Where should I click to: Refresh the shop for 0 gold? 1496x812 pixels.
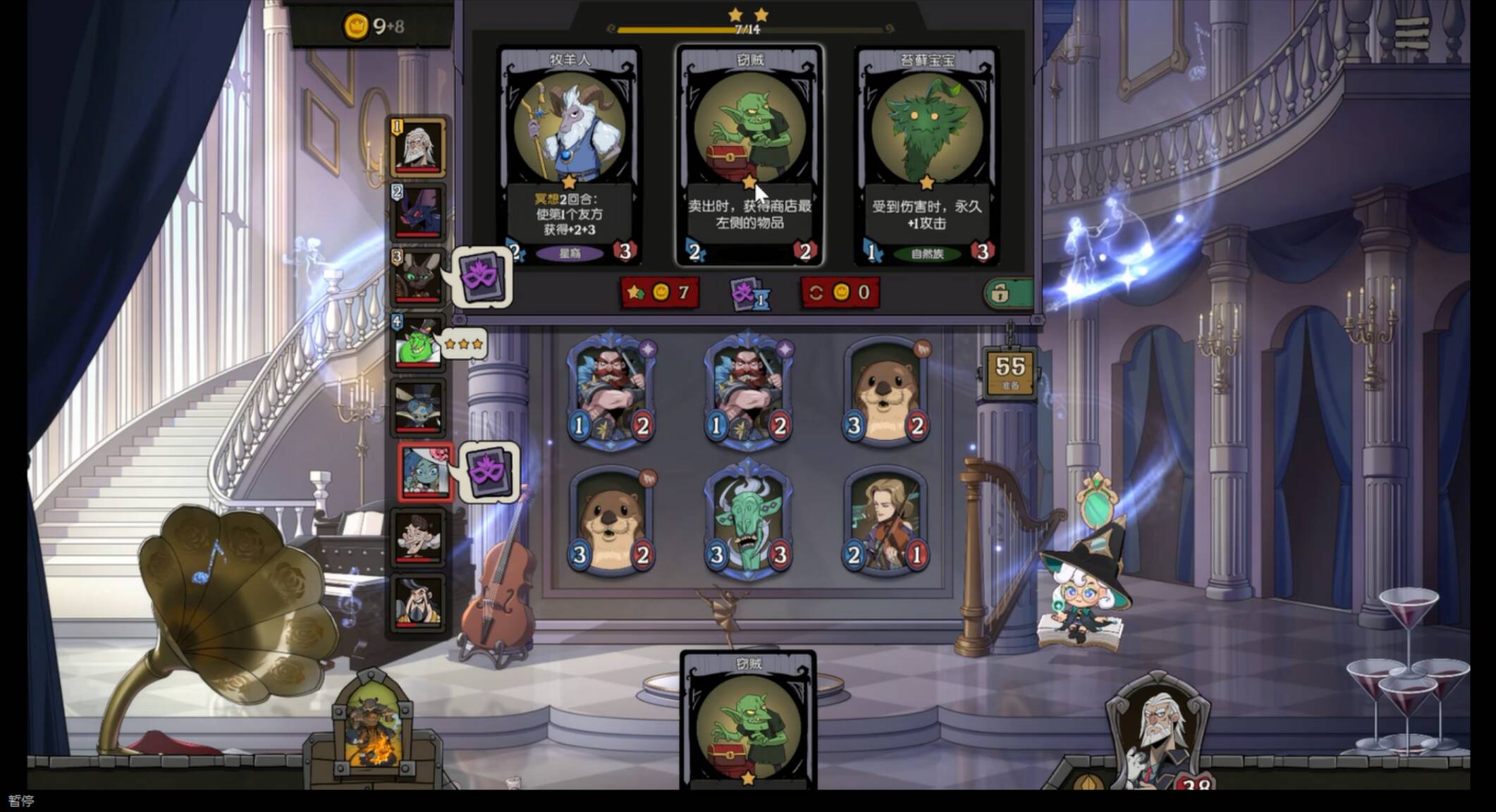pos(840,293)
